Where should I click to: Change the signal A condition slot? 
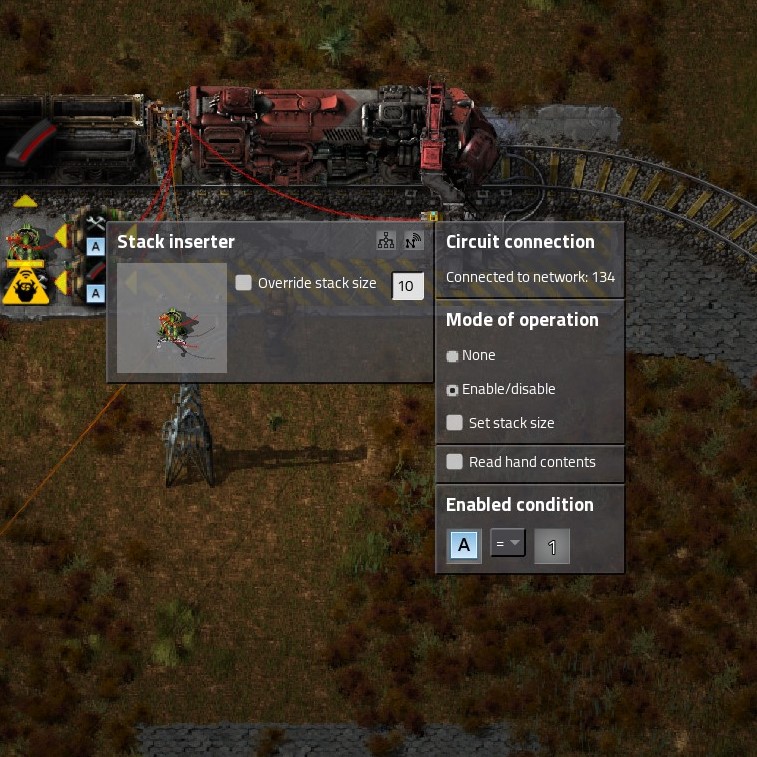tap(463, 546)
